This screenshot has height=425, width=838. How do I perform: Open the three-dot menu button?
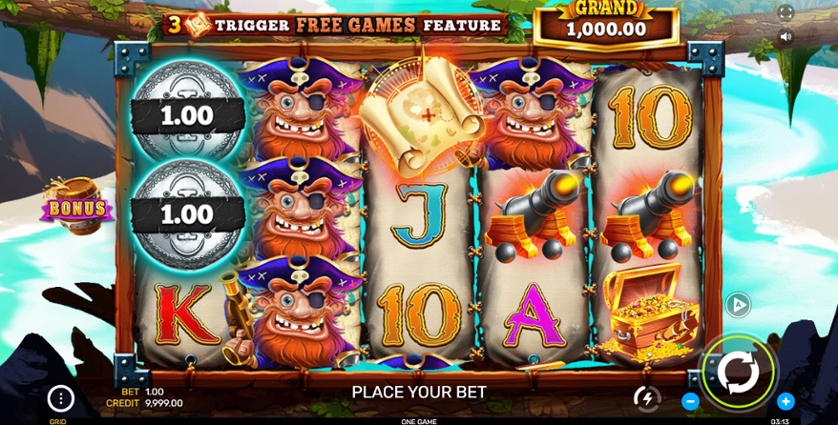[61, 399]
